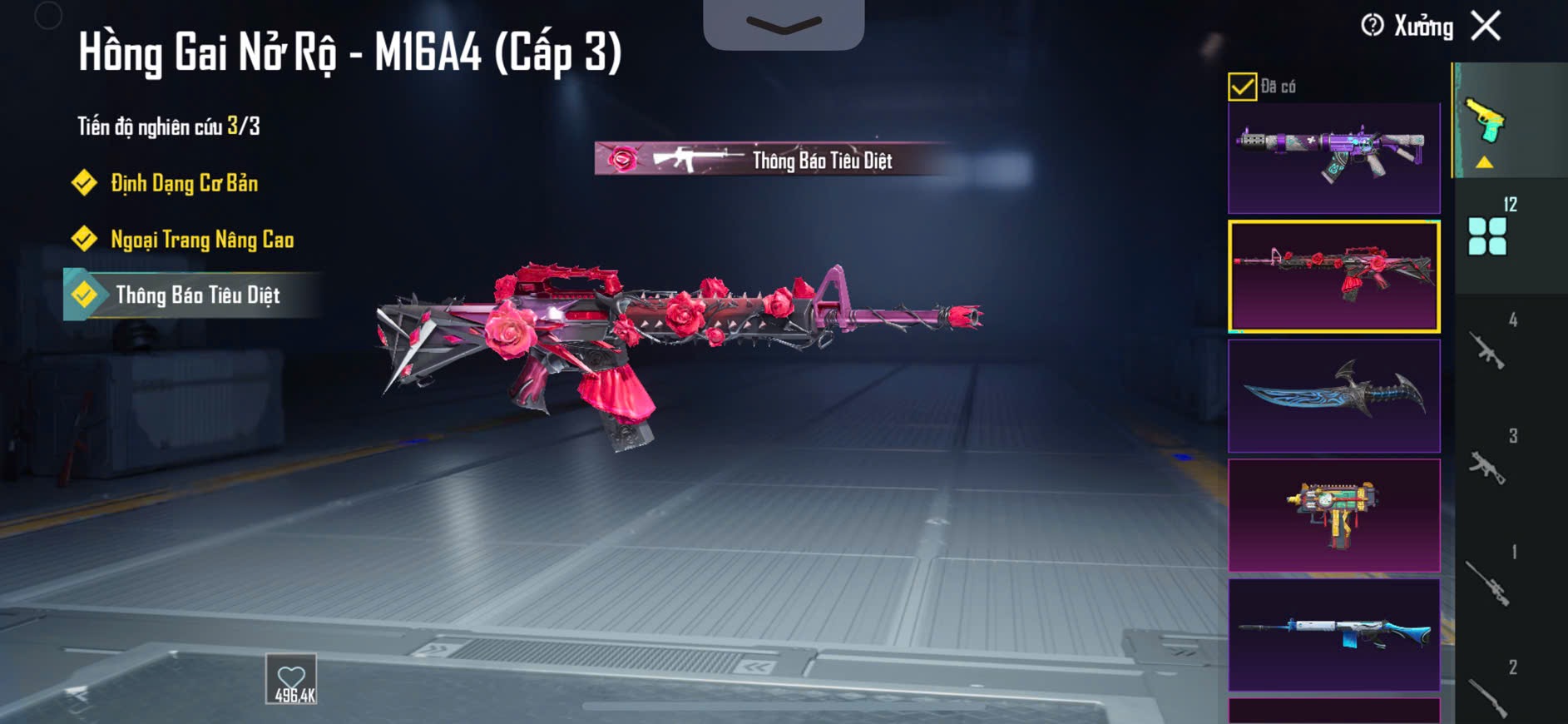Open the Xưởng help icon
Viewport: 1568px width, 724px height.
point(1372,26)
